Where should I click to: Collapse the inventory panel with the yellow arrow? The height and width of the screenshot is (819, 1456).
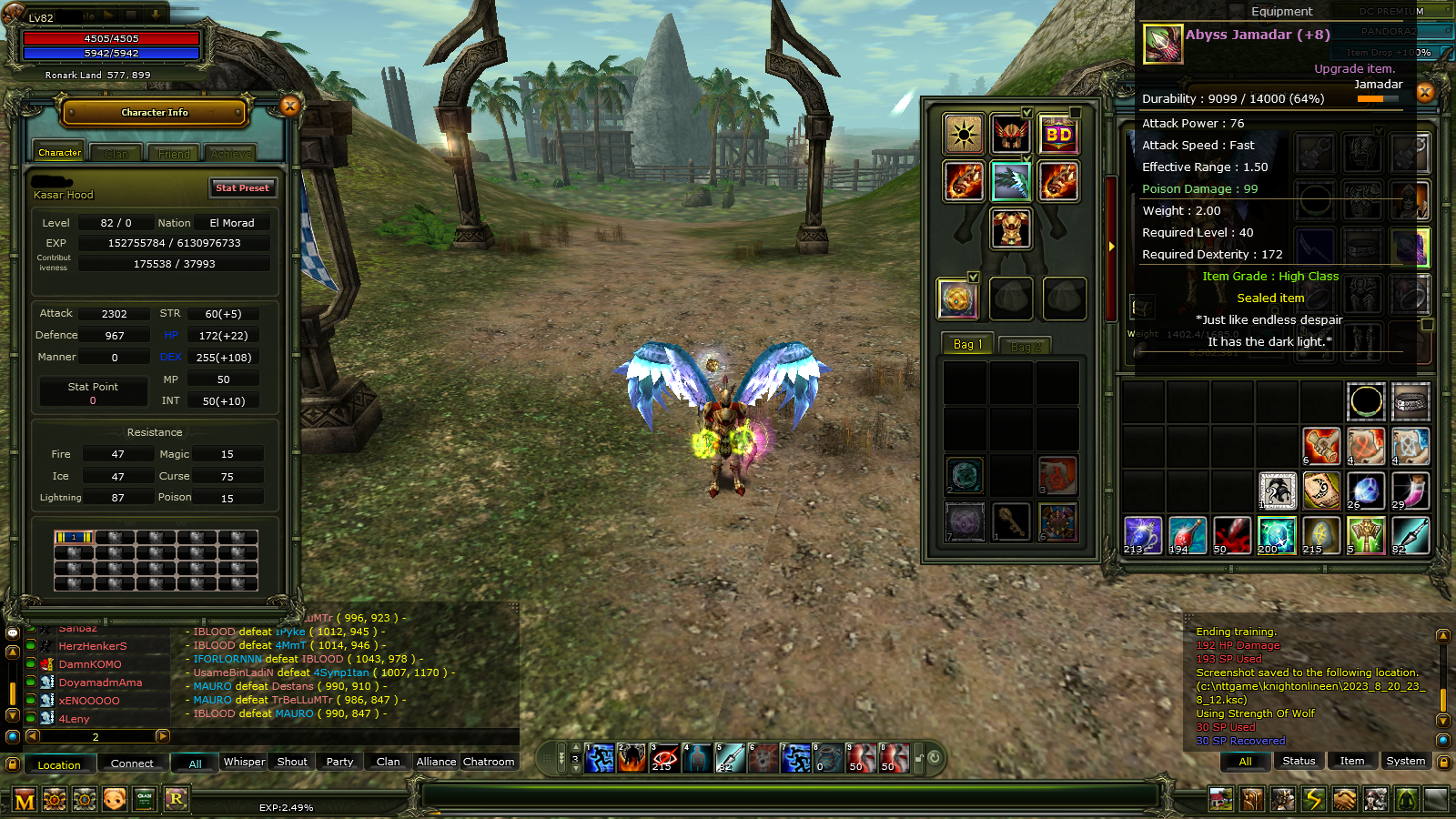[x=1112, y=246]
